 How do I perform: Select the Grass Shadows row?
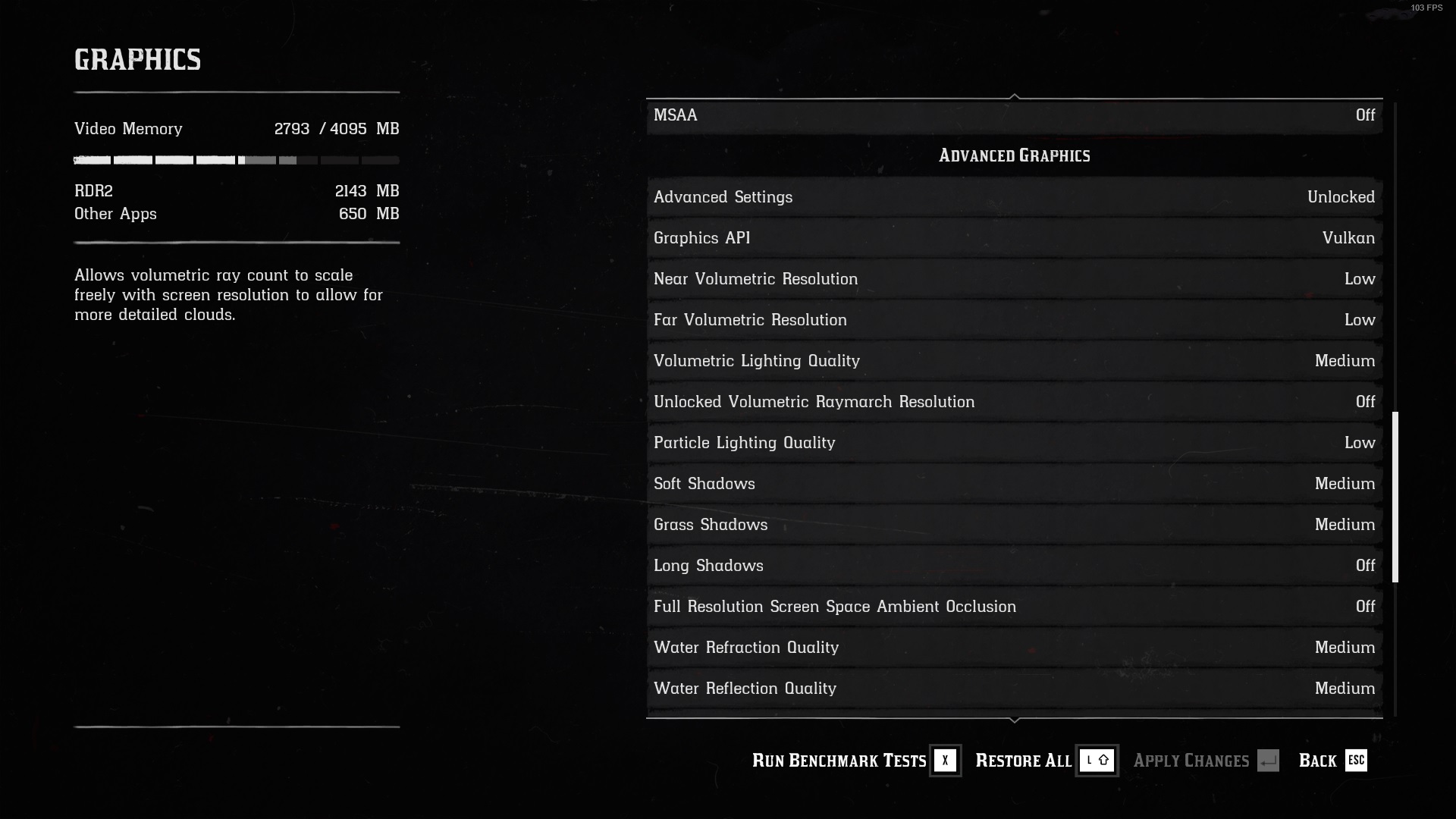[1014, 525]
